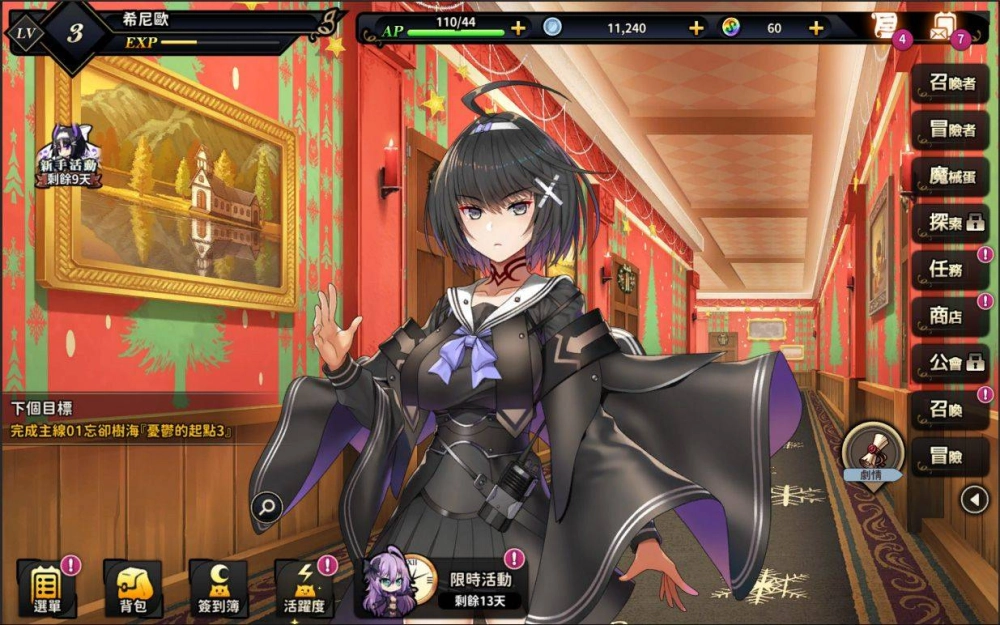
Task: Start 冒險 adventure mode
Action: click(951, 456)
